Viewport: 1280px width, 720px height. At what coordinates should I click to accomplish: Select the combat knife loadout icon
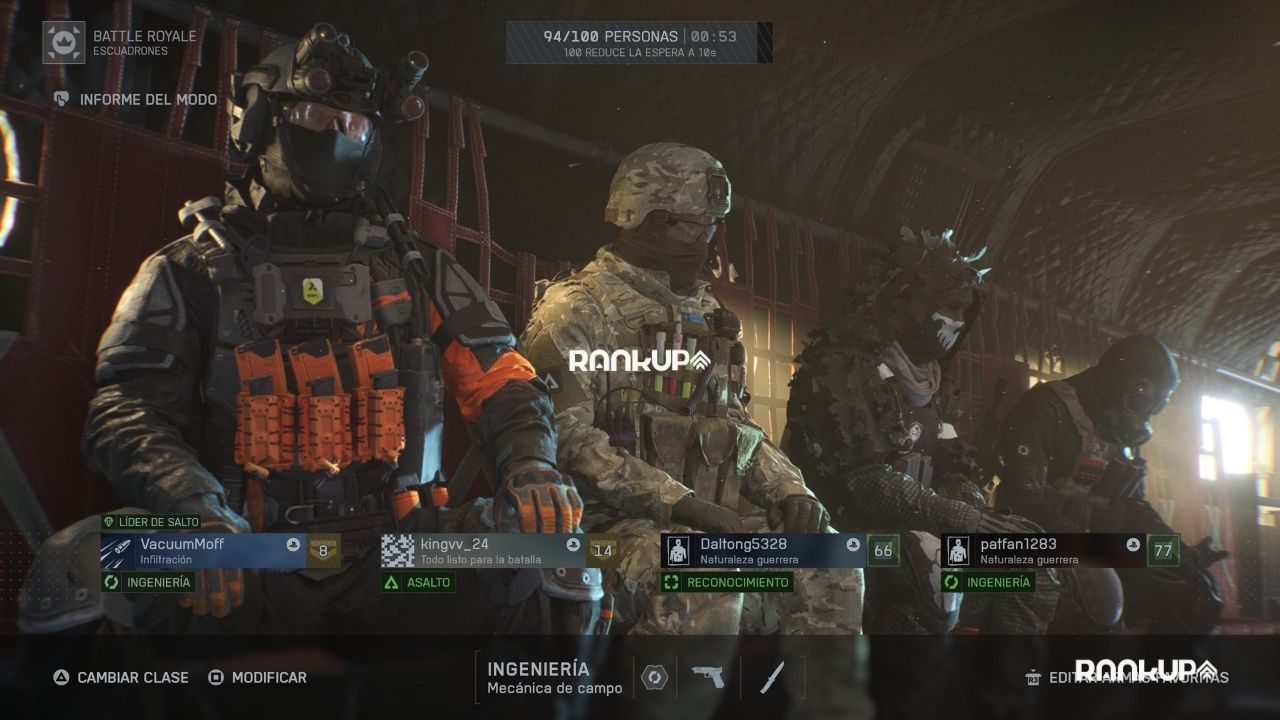click(x=771, y=677)
